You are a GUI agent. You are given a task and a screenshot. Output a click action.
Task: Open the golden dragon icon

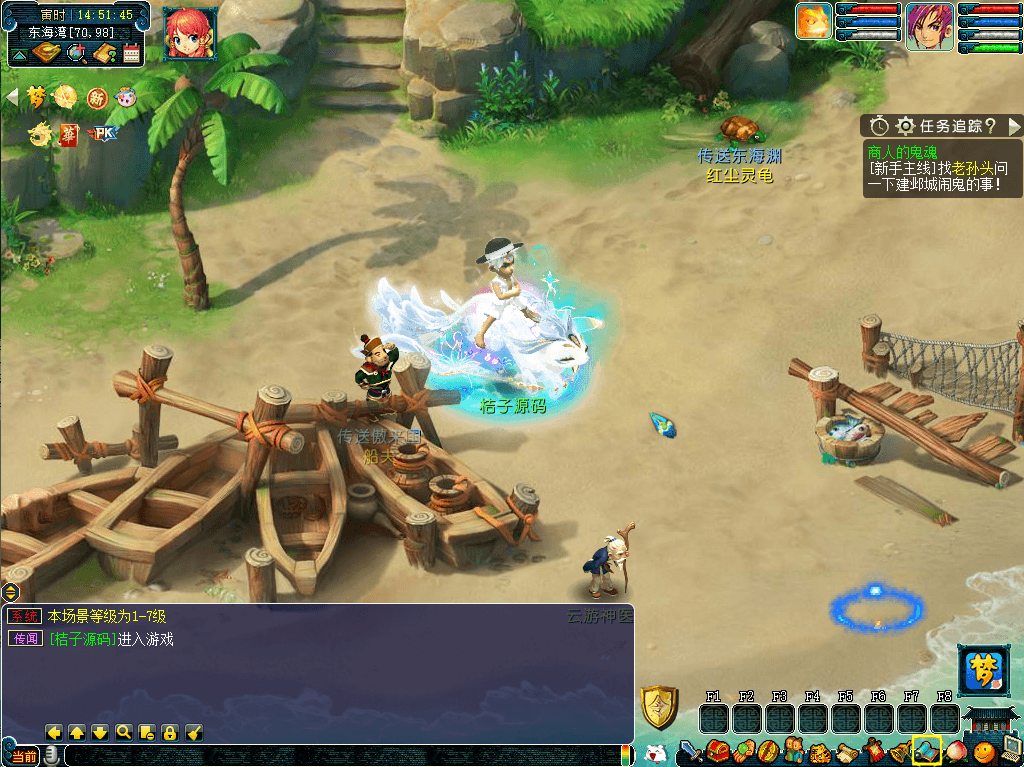(40, 133)
